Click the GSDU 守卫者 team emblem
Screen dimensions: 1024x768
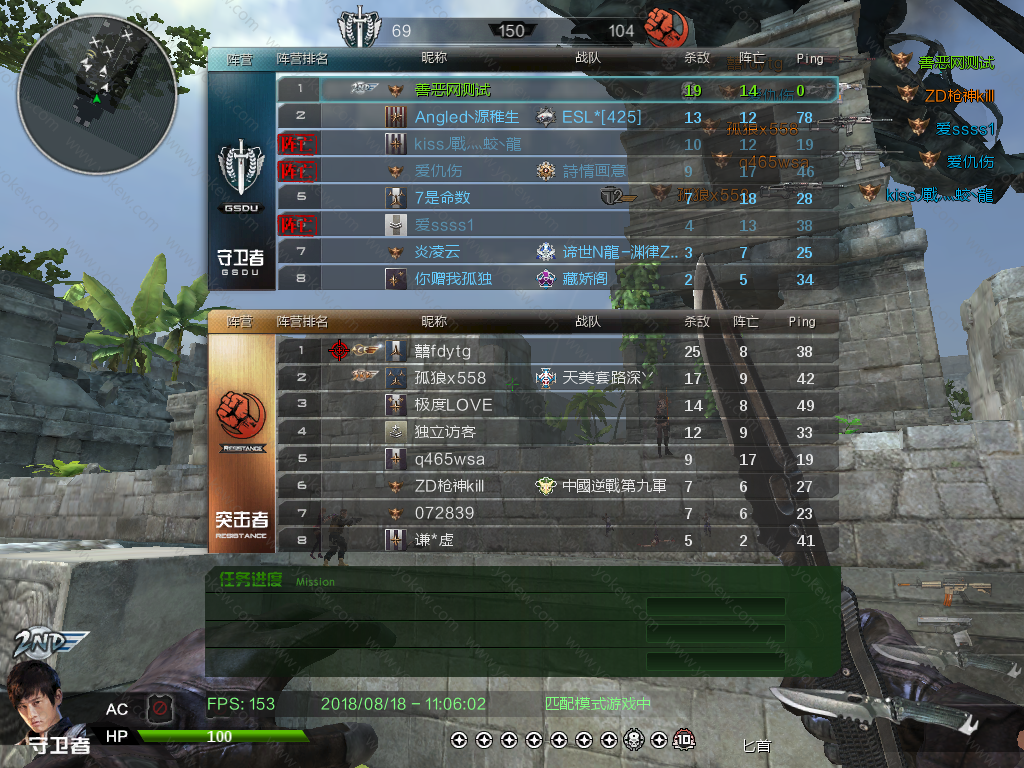pyautogui.click(x=241, y=170)
